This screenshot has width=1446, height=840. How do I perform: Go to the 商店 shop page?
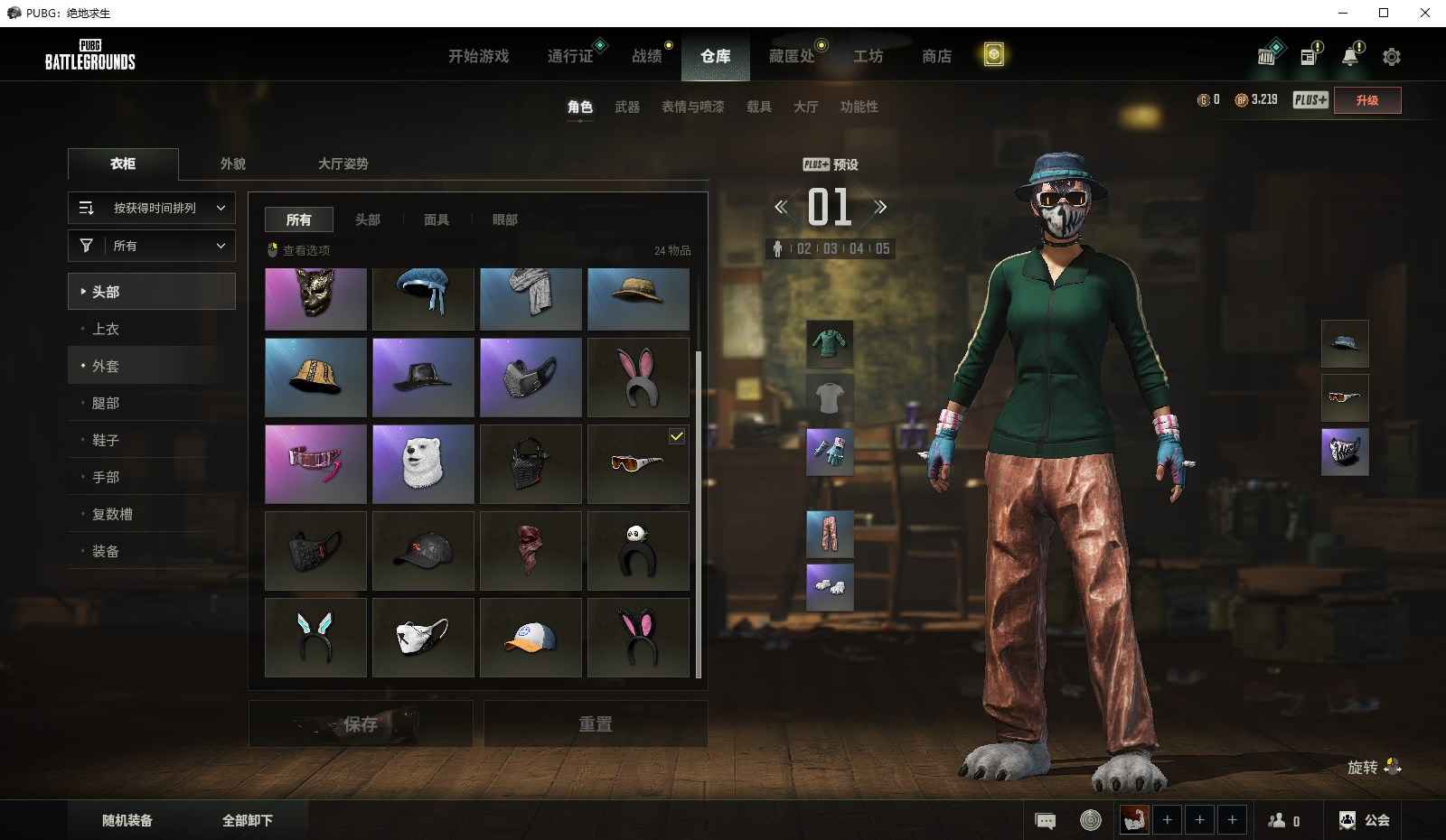click(936, 56)
